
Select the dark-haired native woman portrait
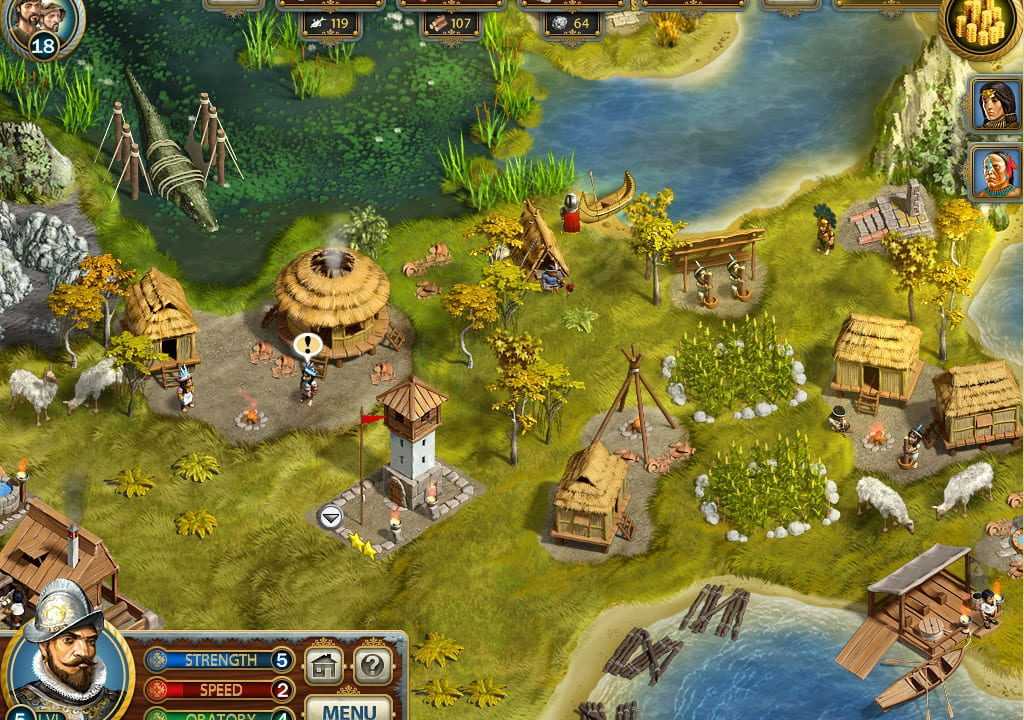pos(996,103)
